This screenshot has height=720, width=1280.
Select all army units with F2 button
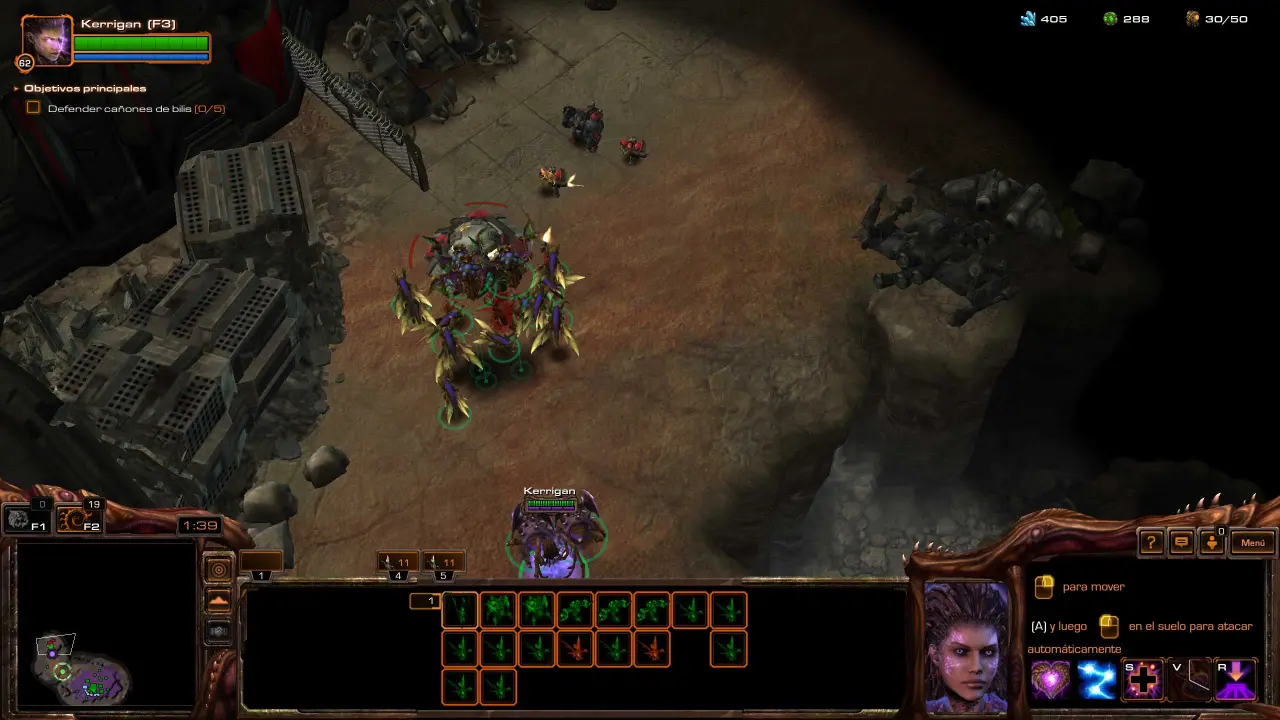tap(79, 519)
